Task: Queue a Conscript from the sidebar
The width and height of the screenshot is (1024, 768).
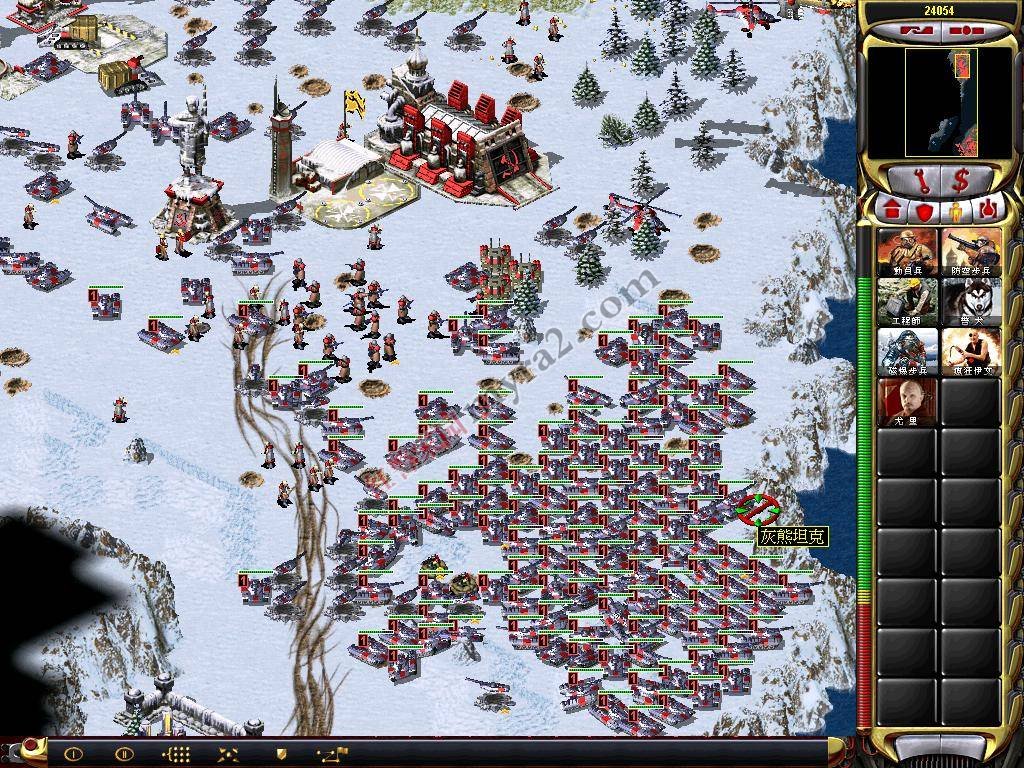Action: click(908, 252)
